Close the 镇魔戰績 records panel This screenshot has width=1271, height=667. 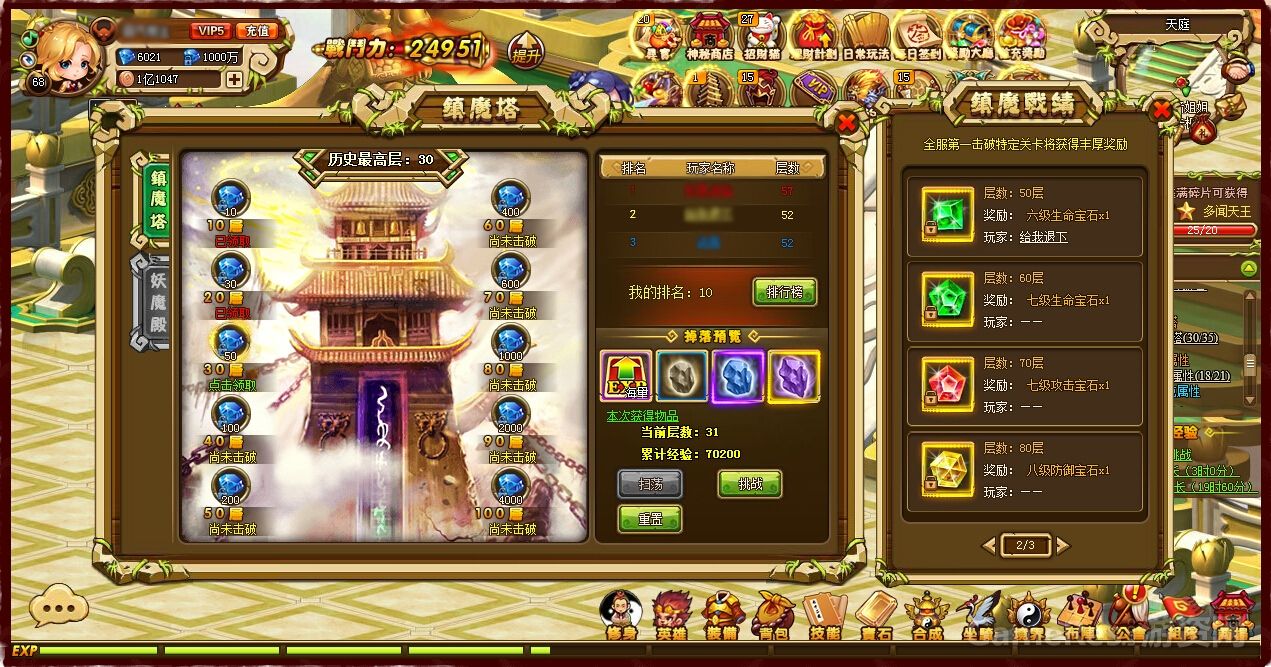pos(1161,110)
